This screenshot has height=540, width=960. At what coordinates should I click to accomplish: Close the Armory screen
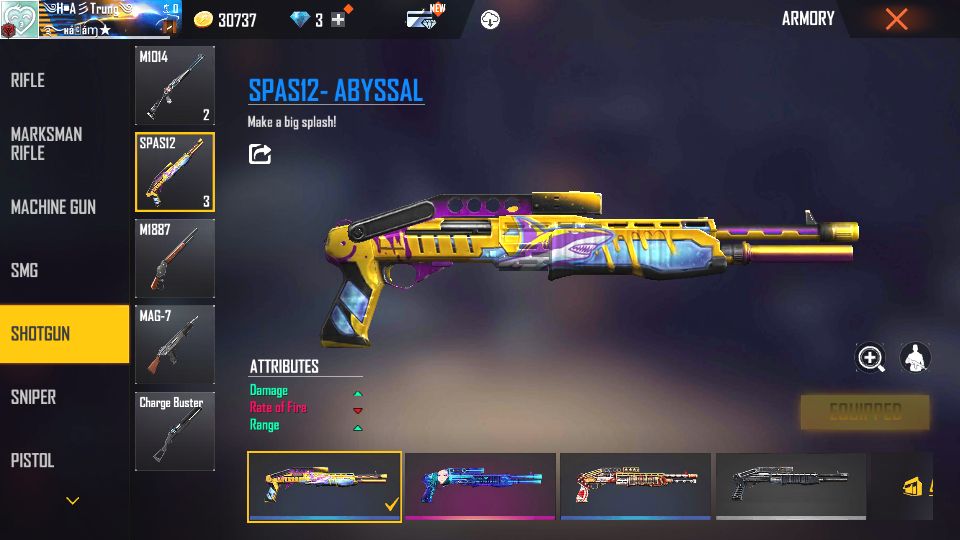[896, 19]
